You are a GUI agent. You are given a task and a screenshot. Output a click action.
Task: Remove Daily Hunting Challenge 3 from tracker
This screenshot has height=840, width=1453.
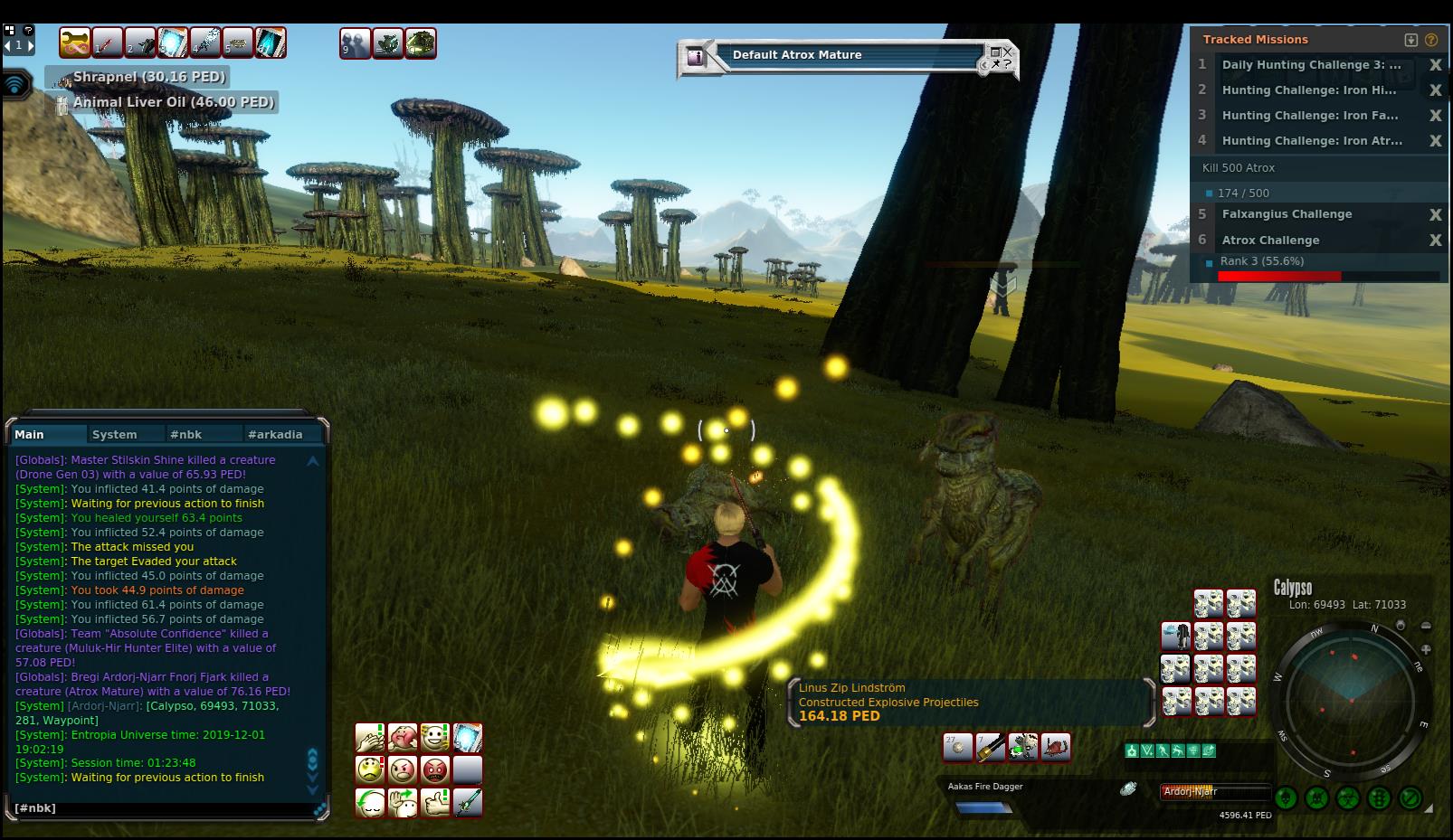pos(1435,65)
